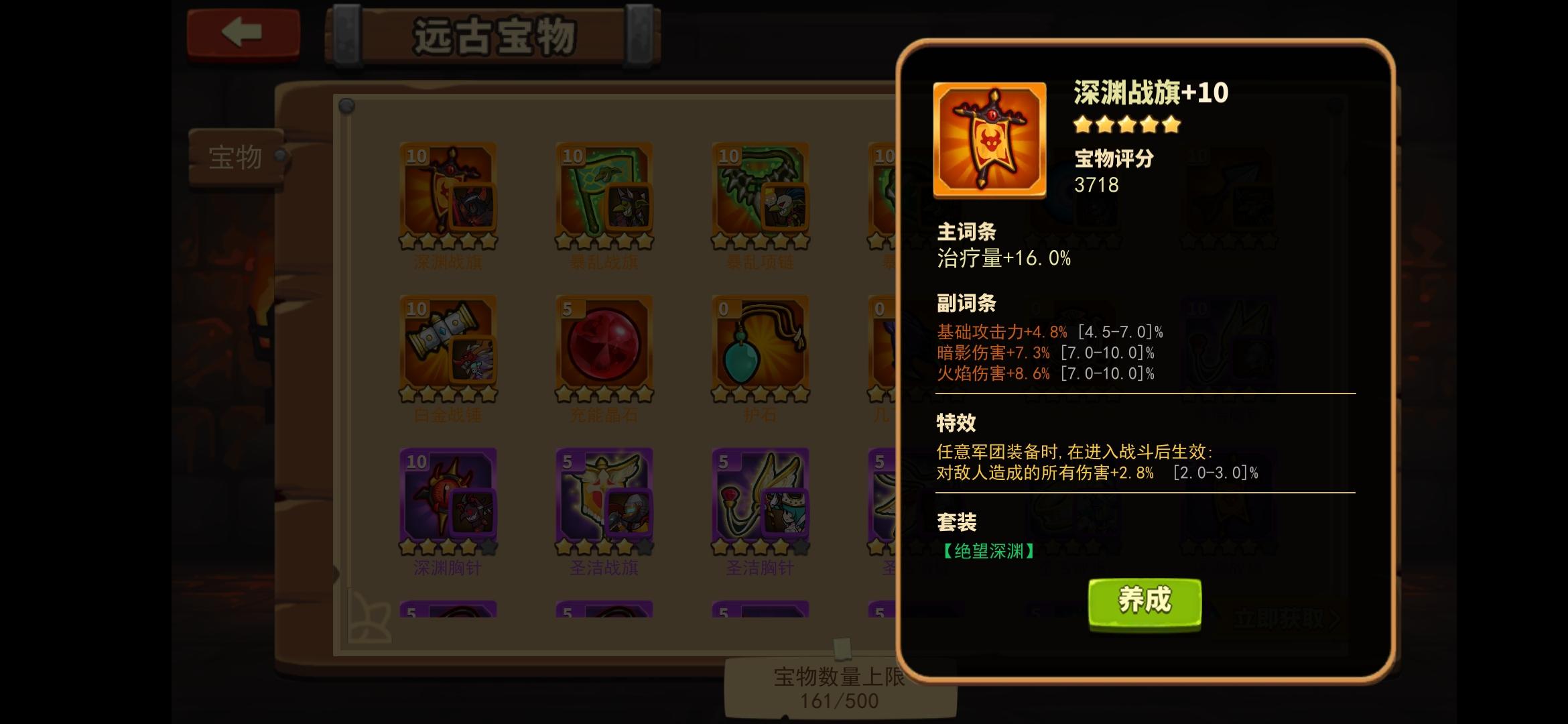Image resolution: width=1568 pixels, height=724 pixels.
Task: Switch to the 宝物 sidebar tab
Action: coord(236,156)
